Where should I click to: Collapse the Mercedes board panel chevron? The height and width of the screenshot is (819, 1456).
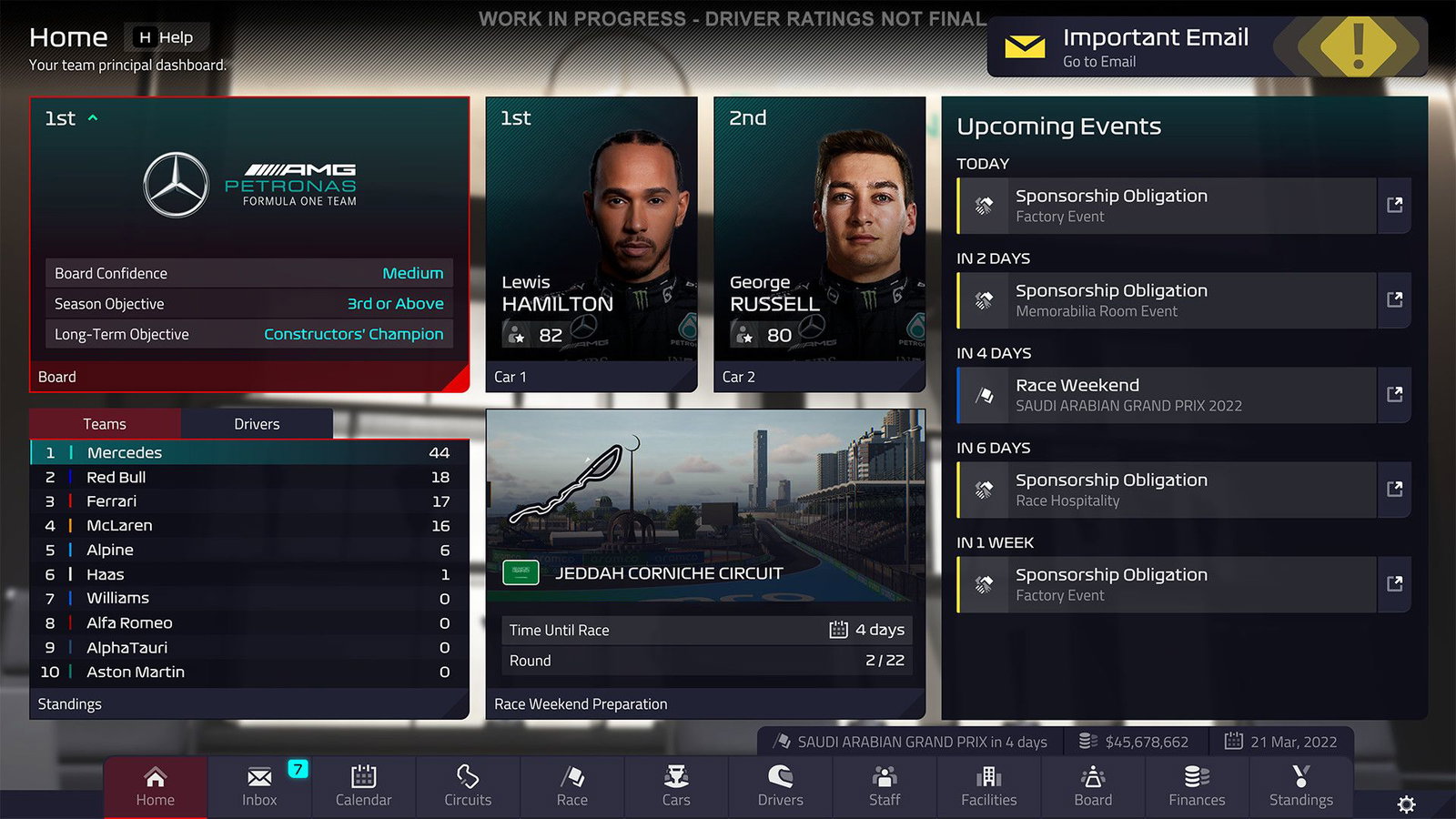[x=93, y=117]
